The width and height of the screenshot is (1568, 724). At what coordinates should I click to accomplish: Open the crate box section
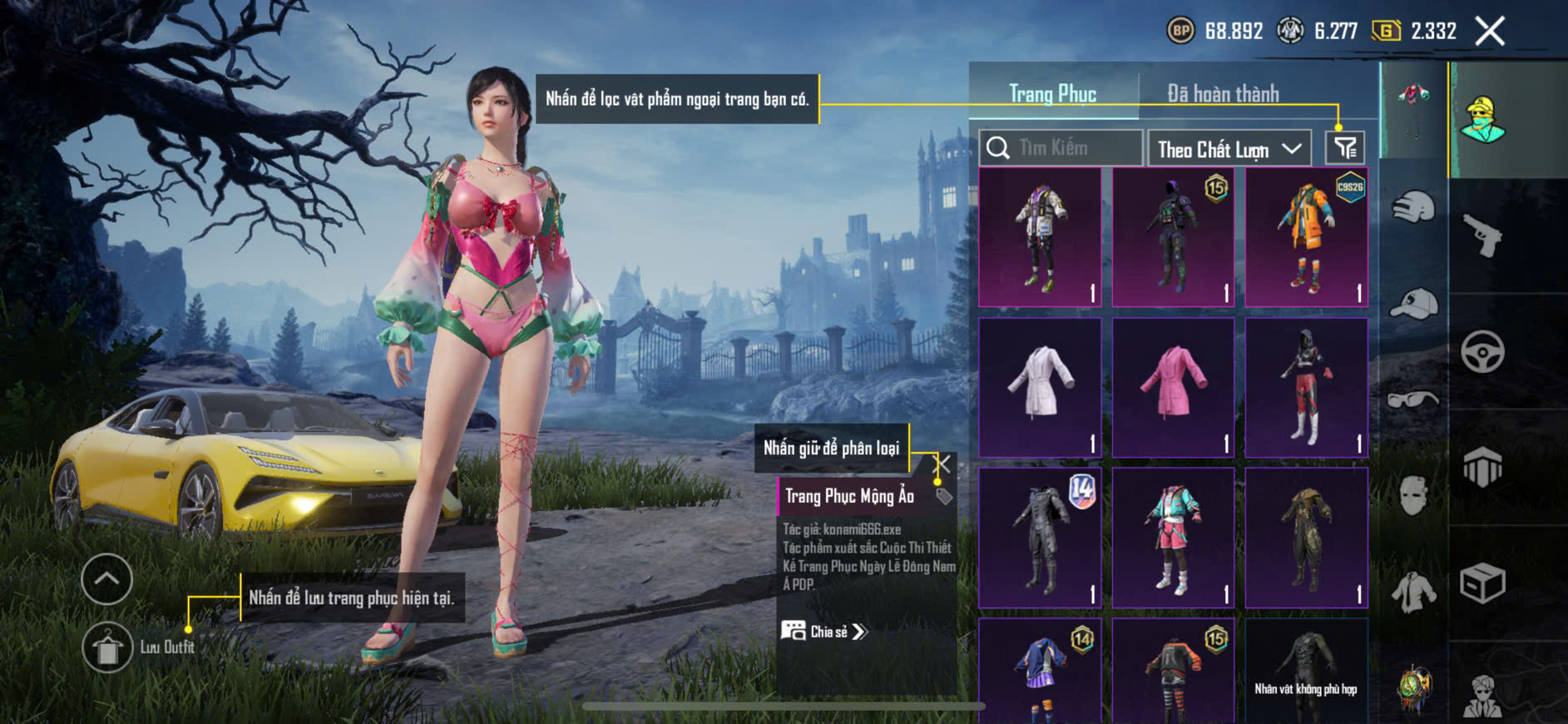pyautogui.click(x=1483, y=583)
